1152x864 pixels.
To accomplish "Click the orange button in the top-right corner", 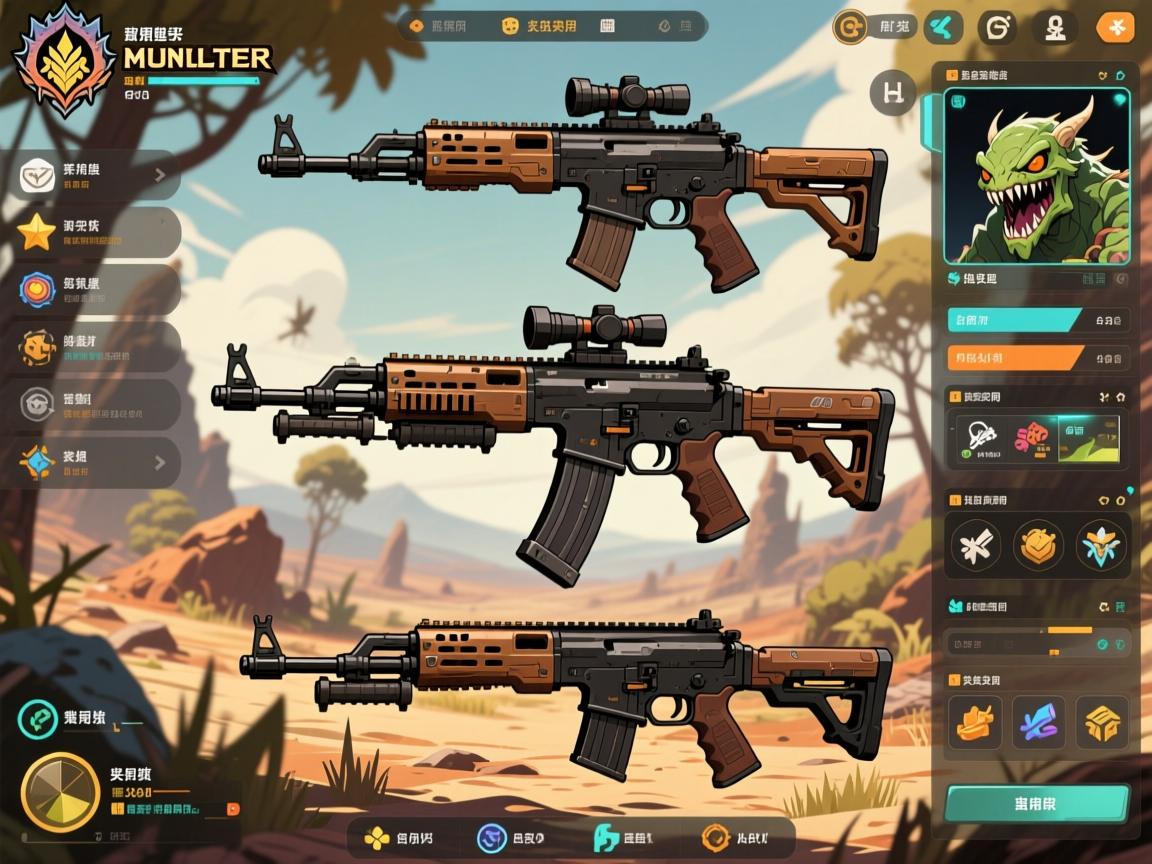I will tap(1115, 27).
